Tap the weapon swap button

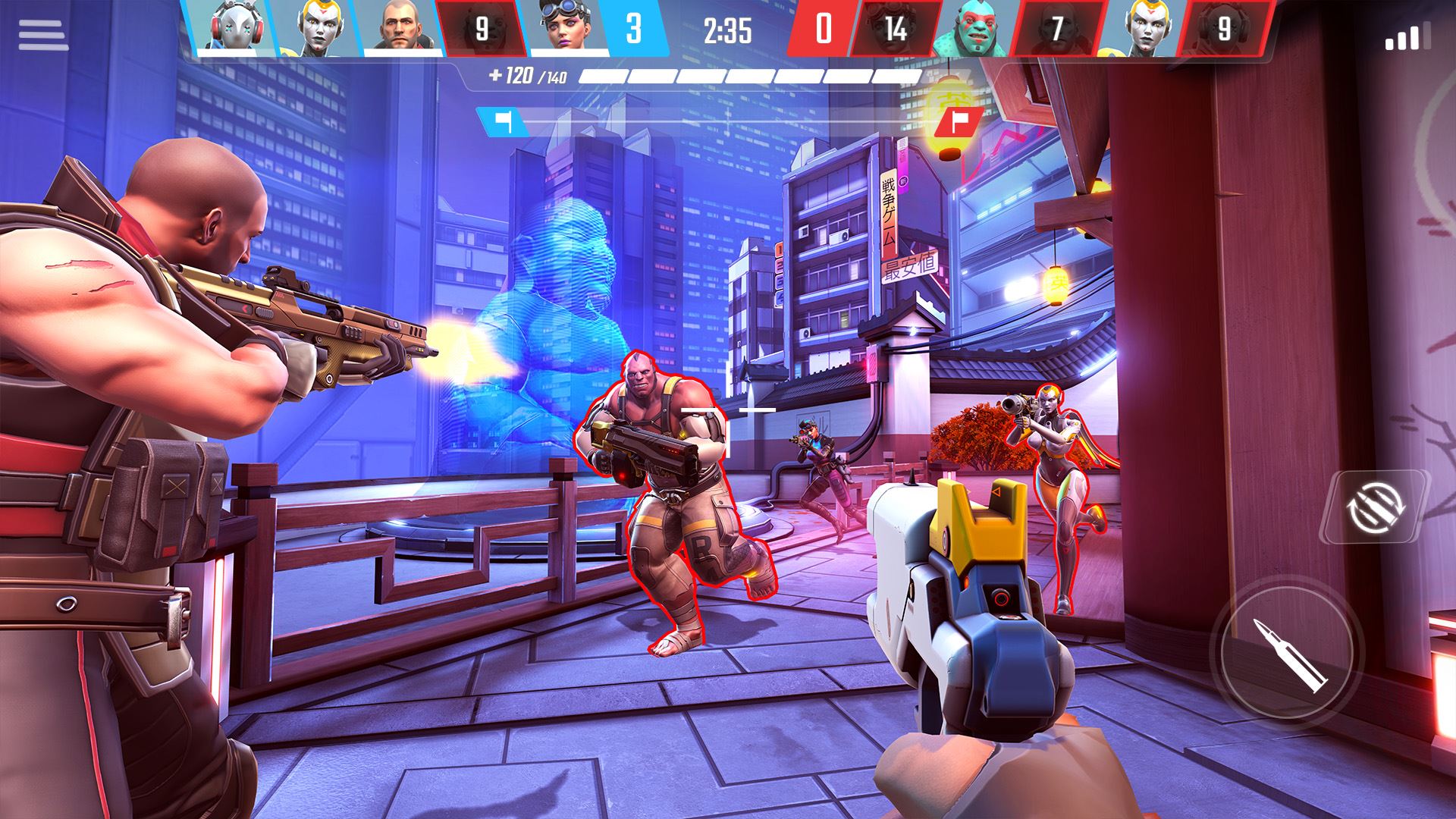(1375, 506)
